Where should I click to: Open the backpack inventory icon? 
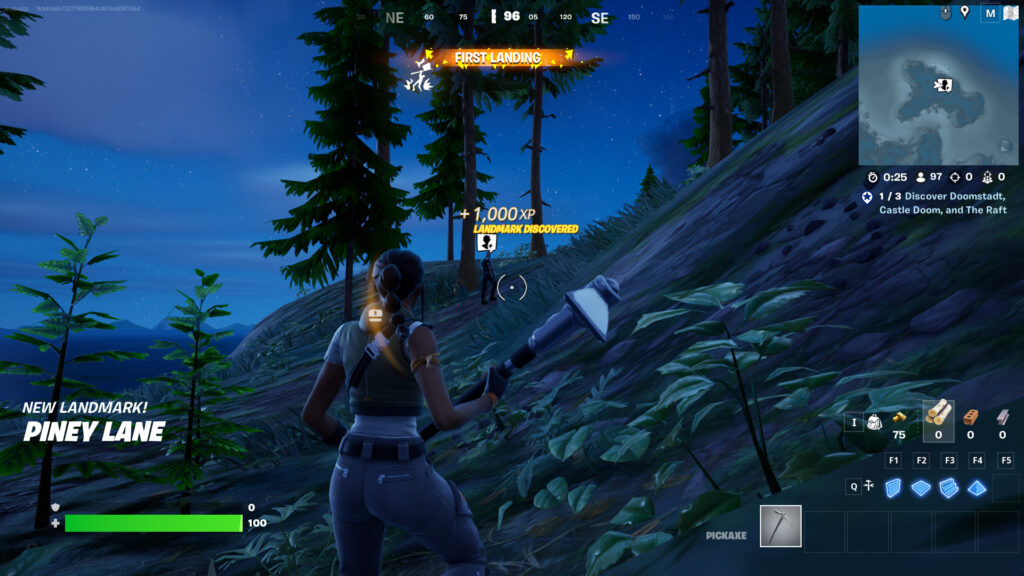(x=872, y=423)
